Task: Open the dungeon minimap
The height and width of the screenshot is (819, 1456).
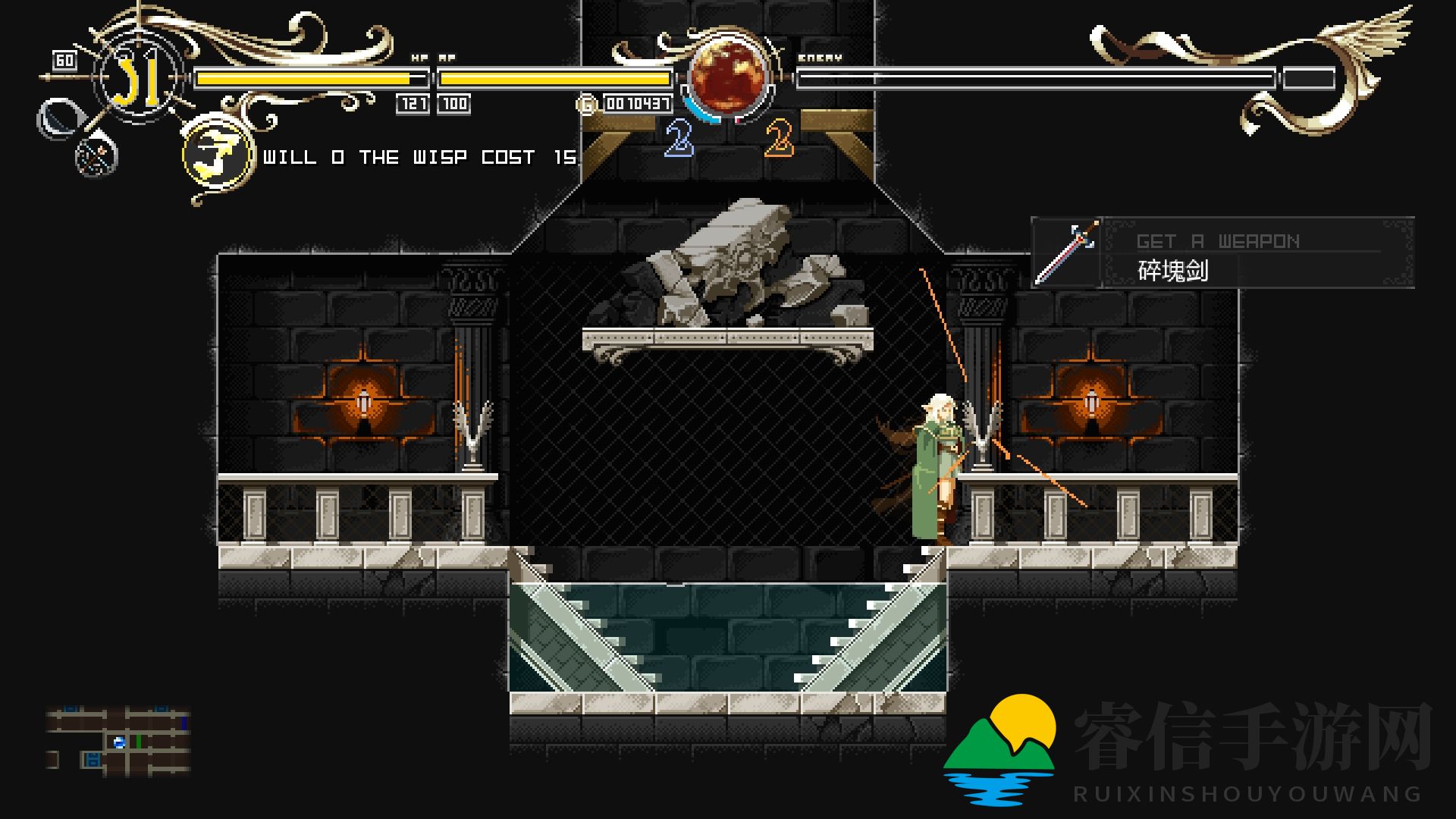Action: coord(118,741)
